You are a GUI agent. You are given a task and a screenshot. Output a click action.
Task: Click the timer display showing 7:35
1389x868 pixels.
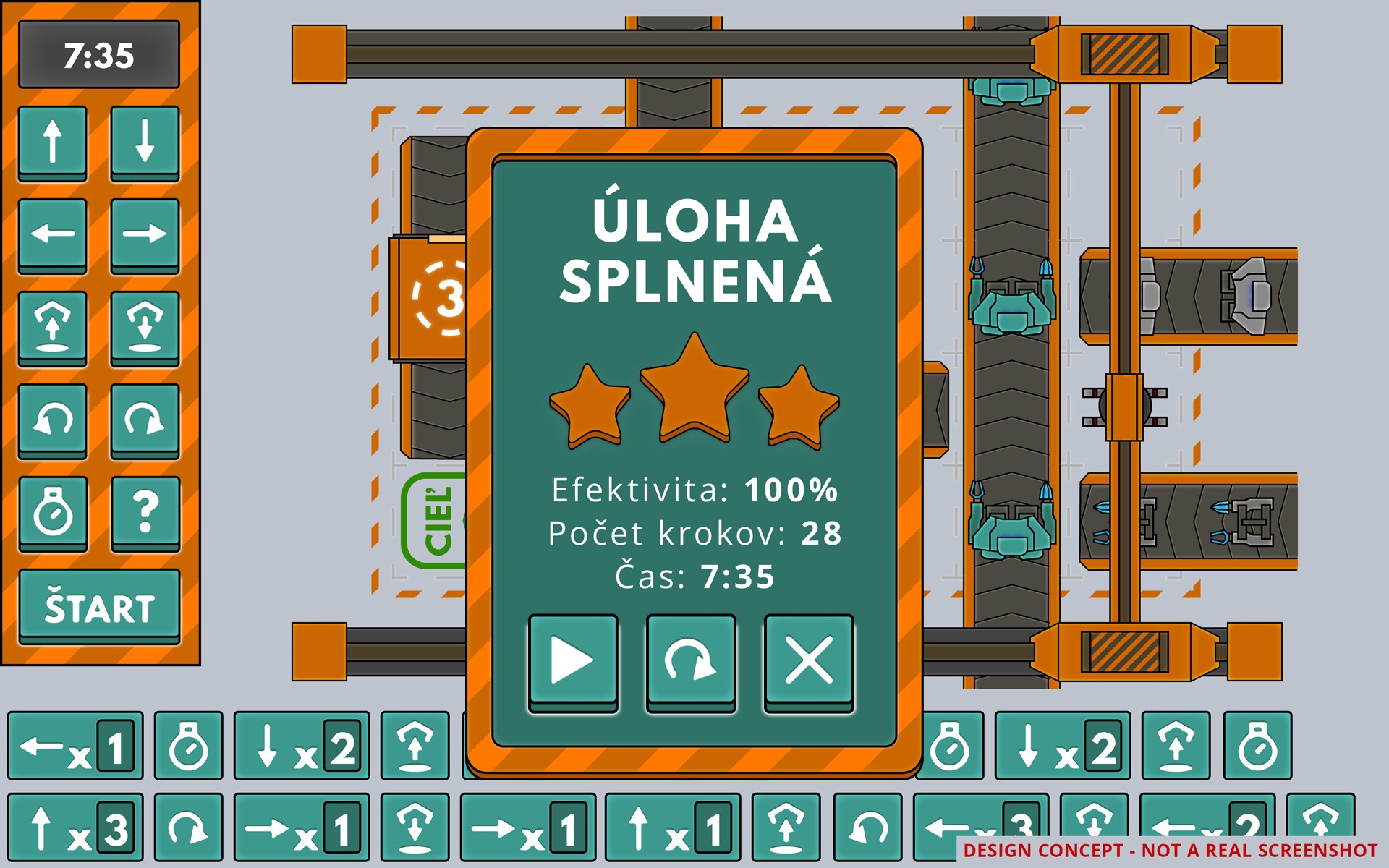click(x=99, y=56)
